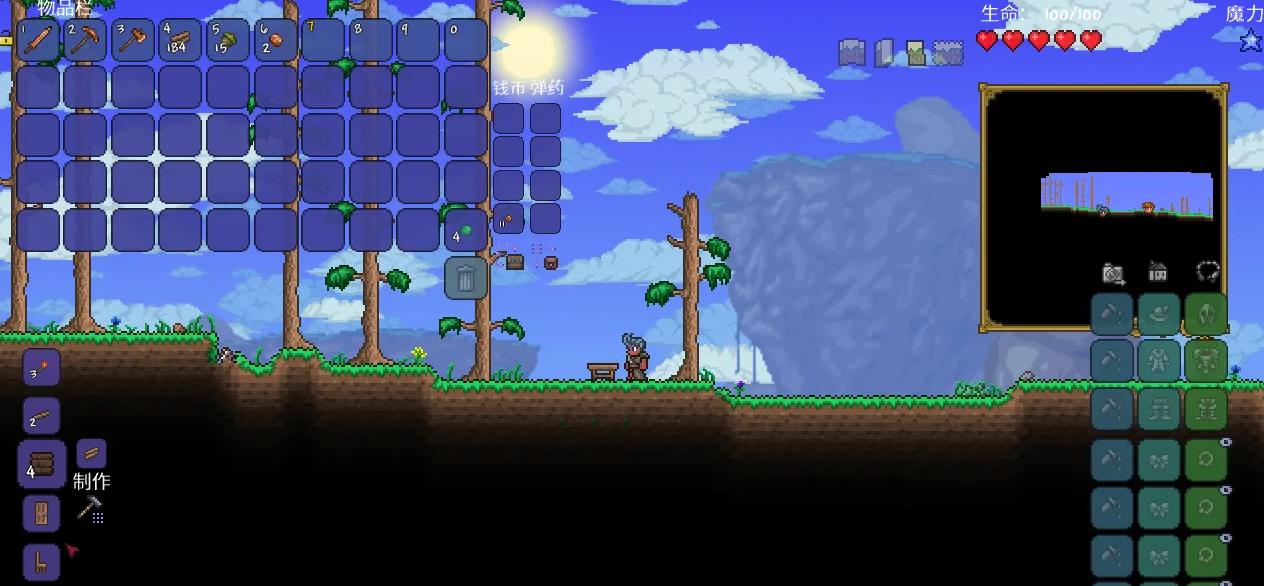Quick stack to nearby chests icon
The height and width of the screenshot is (586, 1264).
[x=514, y=262]
